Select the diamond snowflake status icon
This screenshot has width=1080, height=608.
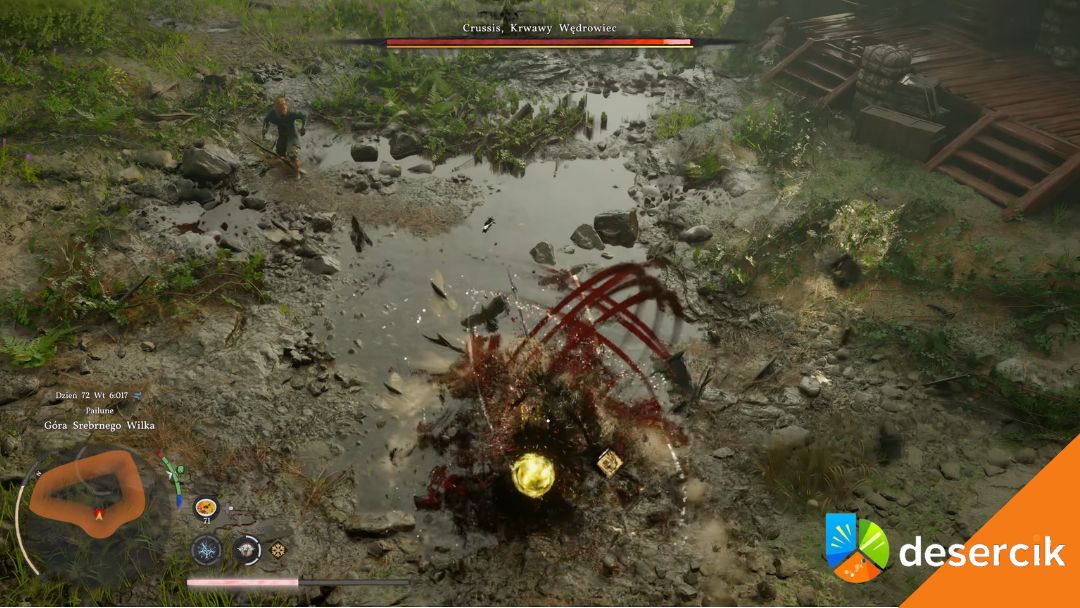pyautogui.click(x=278, y=549)
